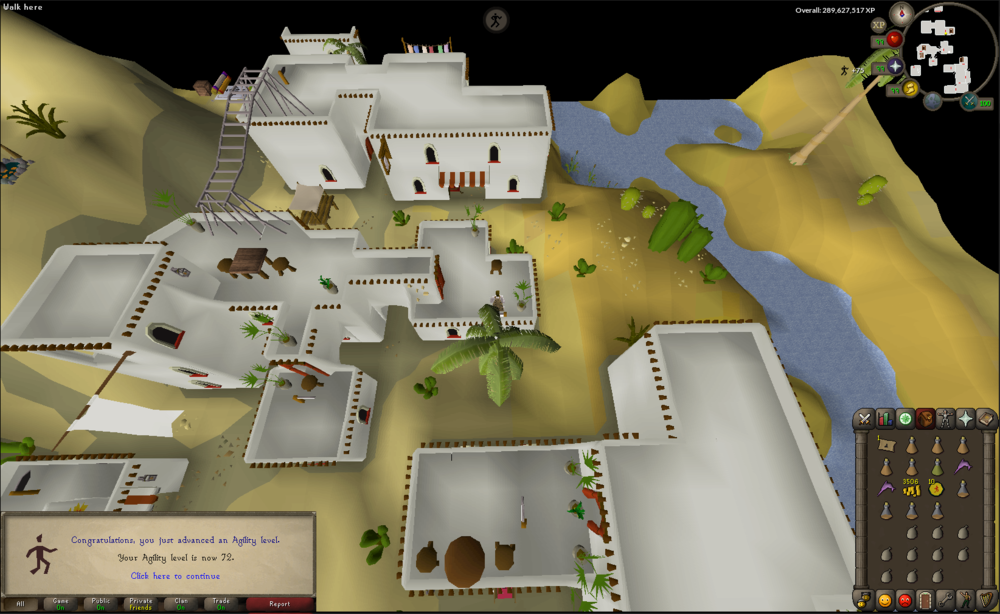The height and width of the screenshot is (614, 1000).
Task: Activate the prayer orb
Action: coord(894,66)
